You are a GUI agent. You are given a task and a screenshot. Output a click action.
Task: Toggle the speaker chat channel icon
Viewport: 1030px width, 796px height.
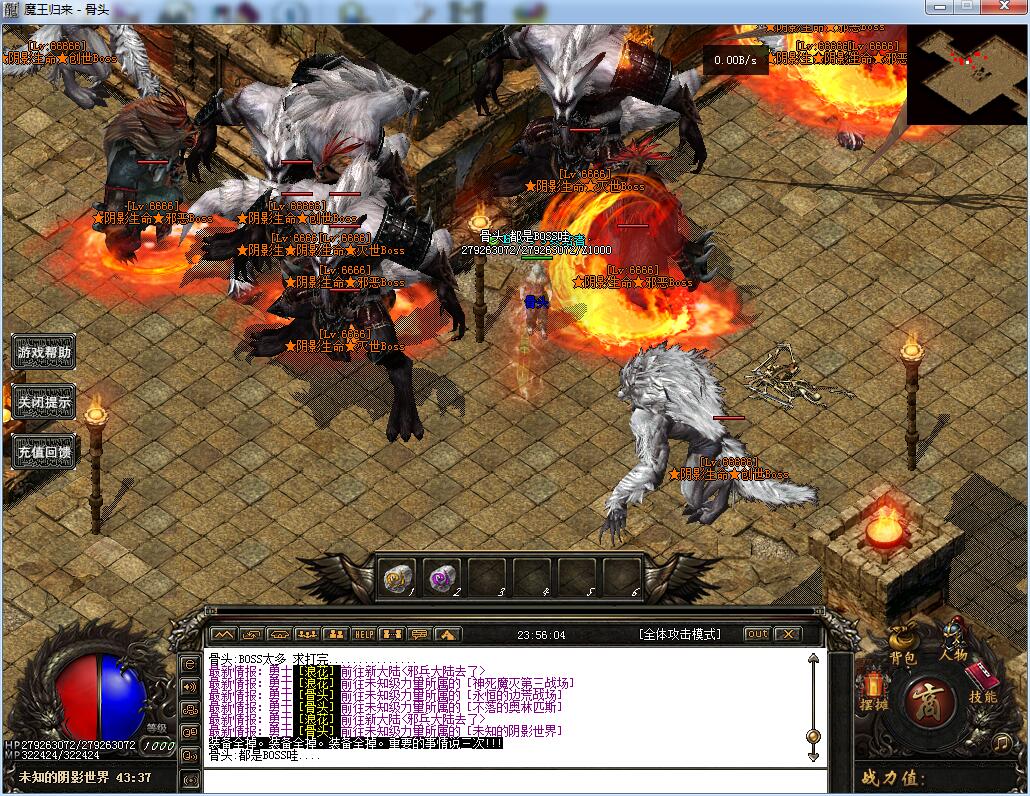pyautogui.click(x=190, y=687)
